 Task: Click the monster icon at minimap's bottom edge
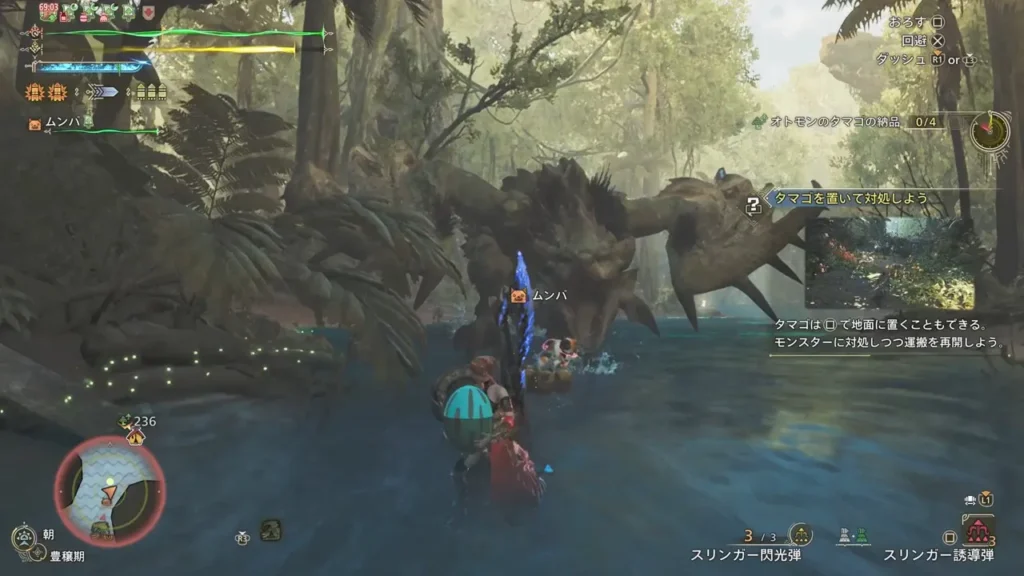click(x=102, y=527)
